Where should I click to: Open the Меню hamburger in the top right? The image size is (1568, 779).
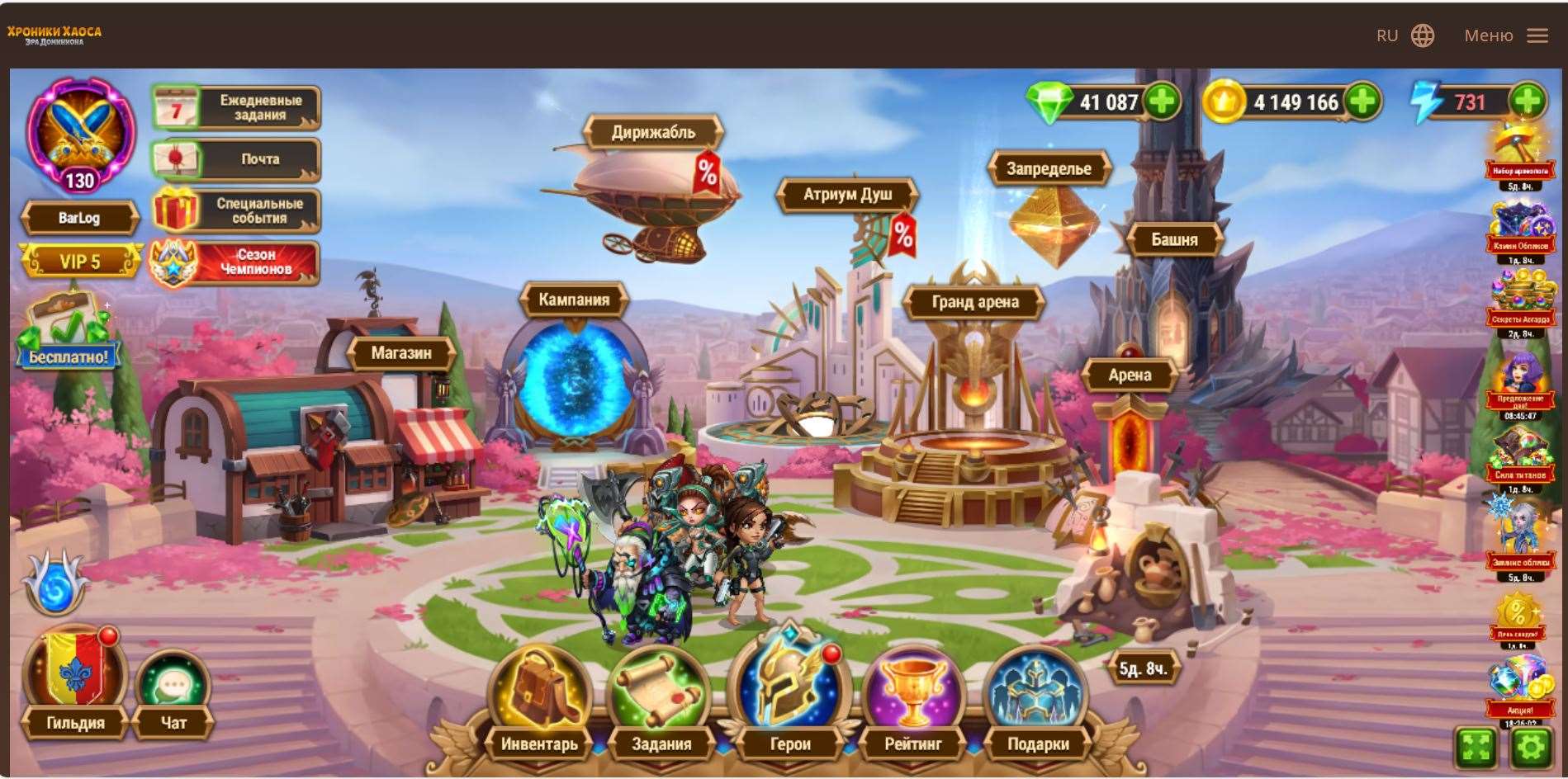(x=1537, y=35)
